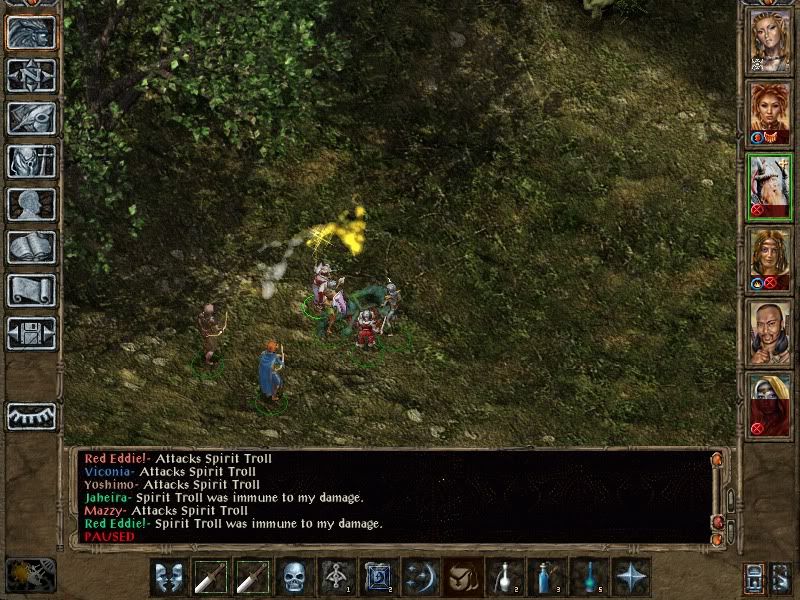Open the options floppy disk button
Image resolution: width=800 pixels, height=600 pixels.
(32, 333)
